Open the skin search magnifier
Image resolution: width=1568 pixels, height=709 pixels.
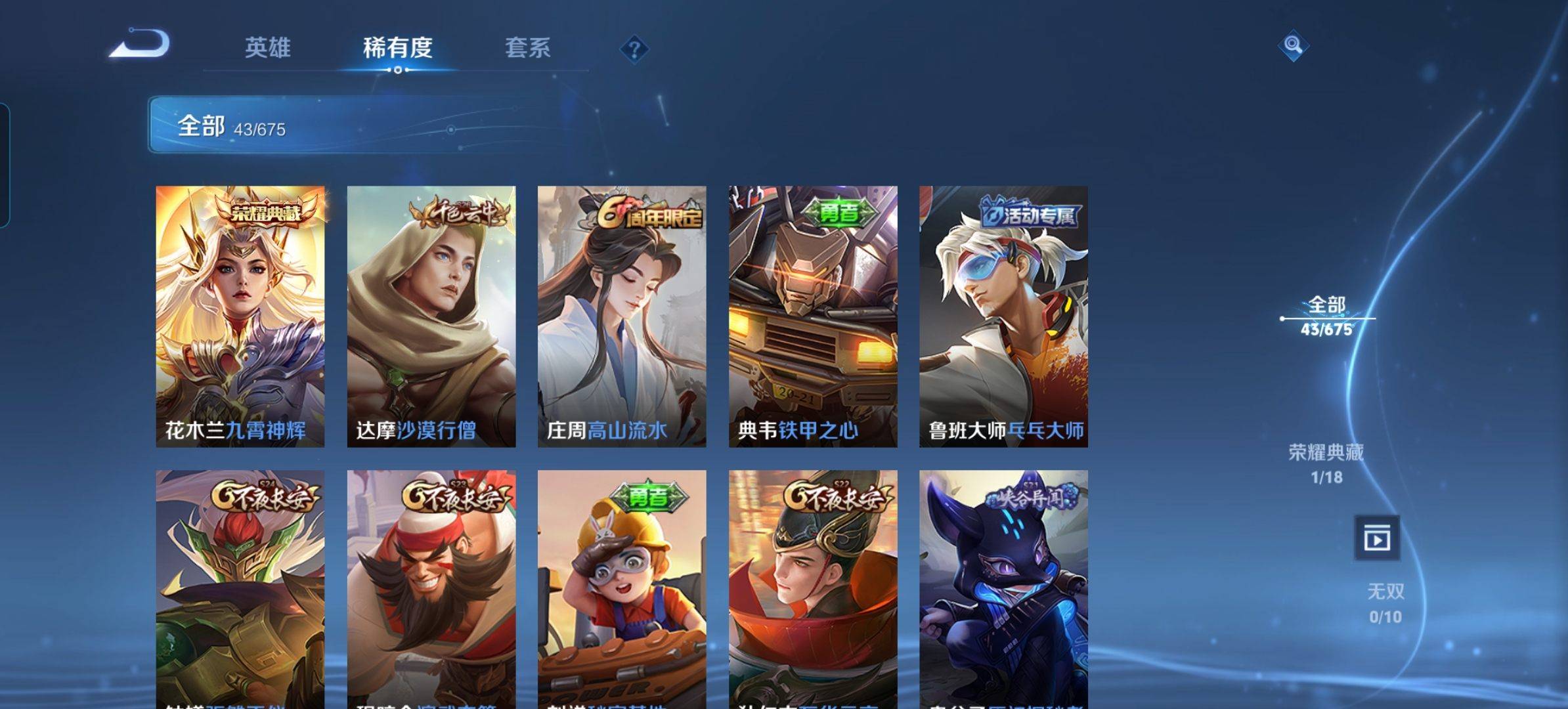1293,45
